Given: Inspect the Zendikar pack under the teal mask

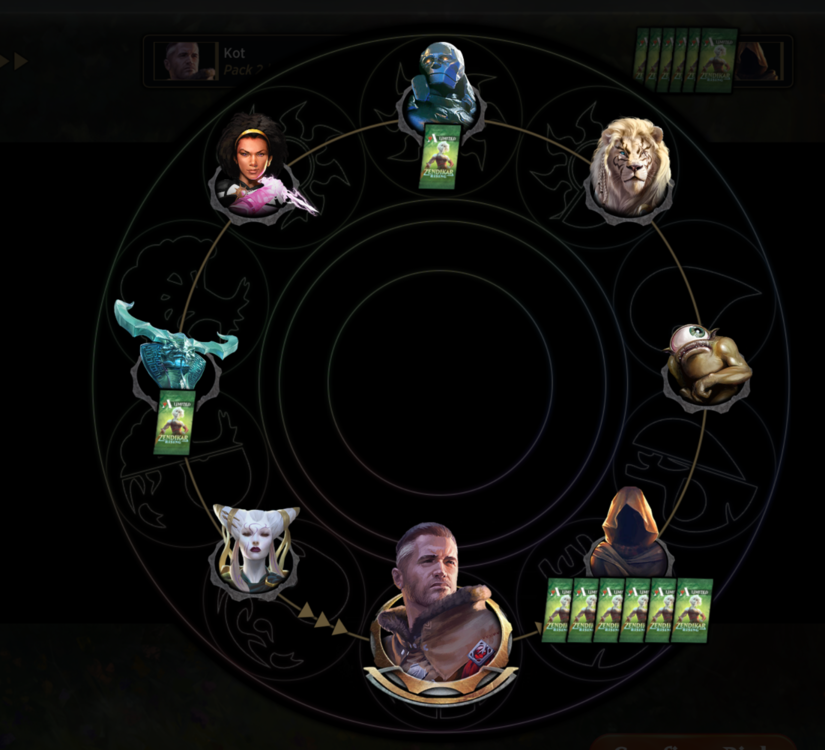Looking at the screenshot, I should 173,422.
